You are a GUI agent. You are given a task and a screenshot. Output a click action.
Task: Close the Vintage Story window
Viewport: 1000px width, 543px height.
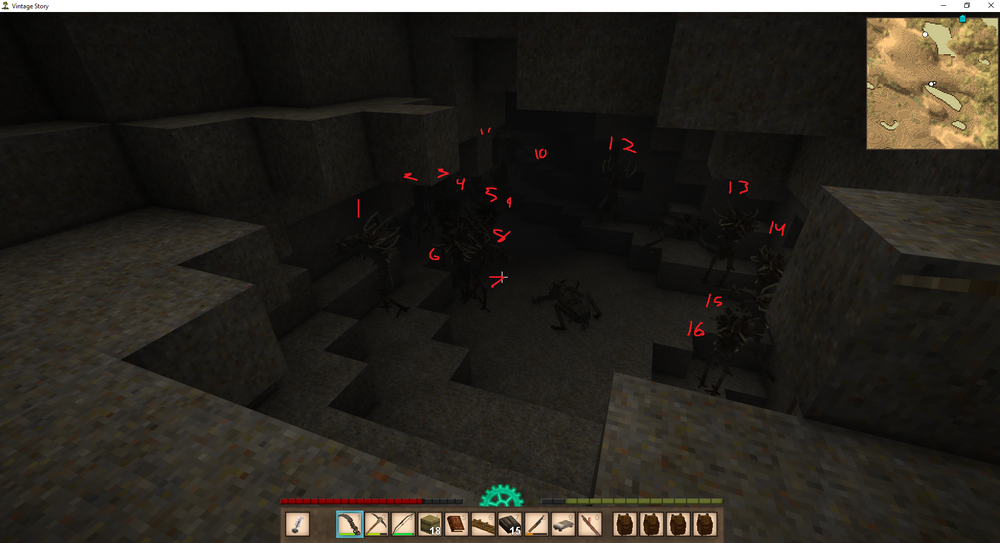989,6
